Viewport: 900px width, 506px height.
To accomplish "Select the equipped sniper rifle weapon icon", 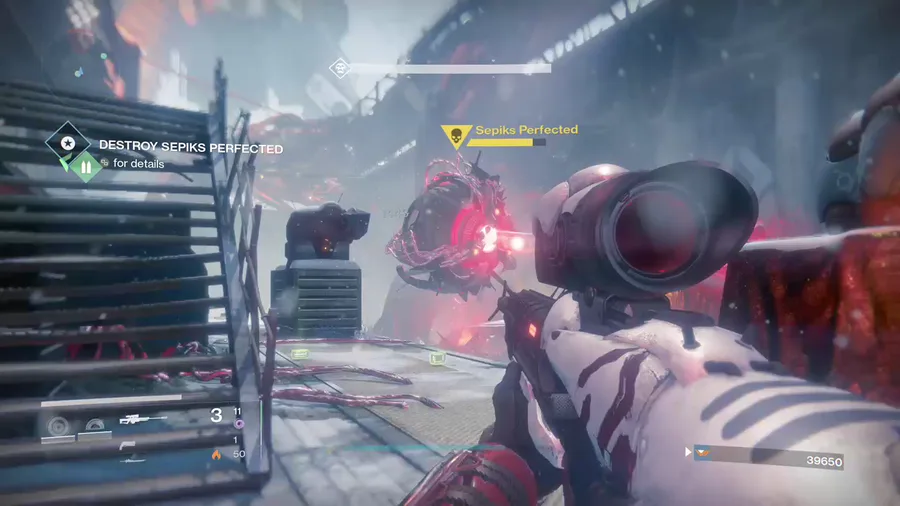I will click(143, 419).
